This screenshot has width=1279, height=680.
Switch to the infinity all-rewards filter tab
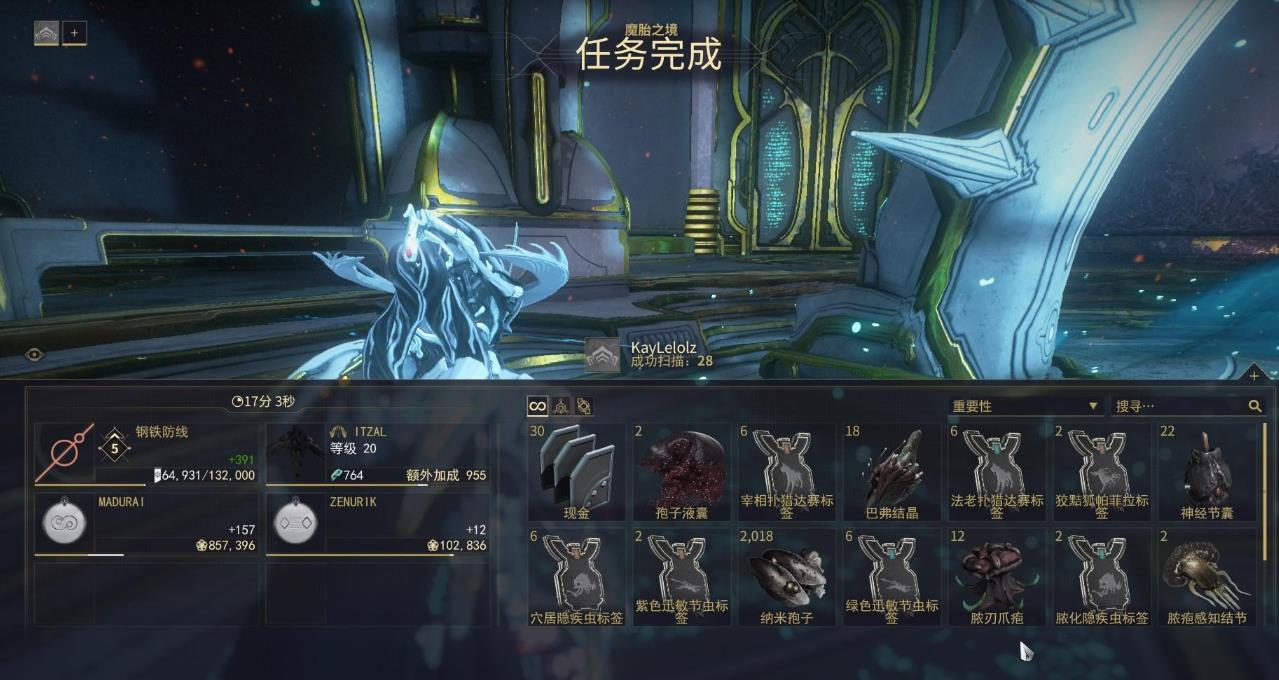point(538,406)
